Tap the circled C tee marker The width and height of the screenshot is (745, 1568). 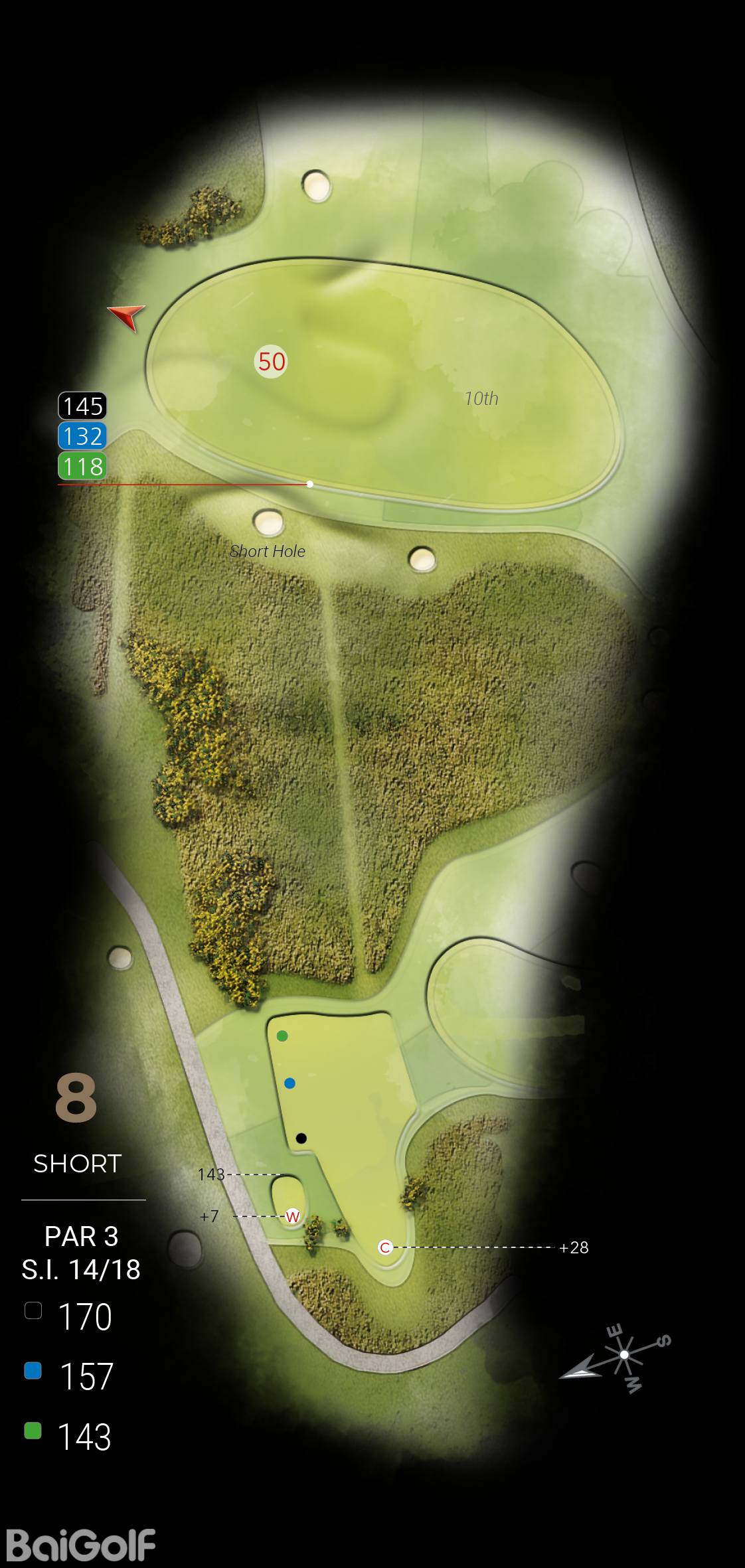pyautogui.click(x=384, y=1247)
